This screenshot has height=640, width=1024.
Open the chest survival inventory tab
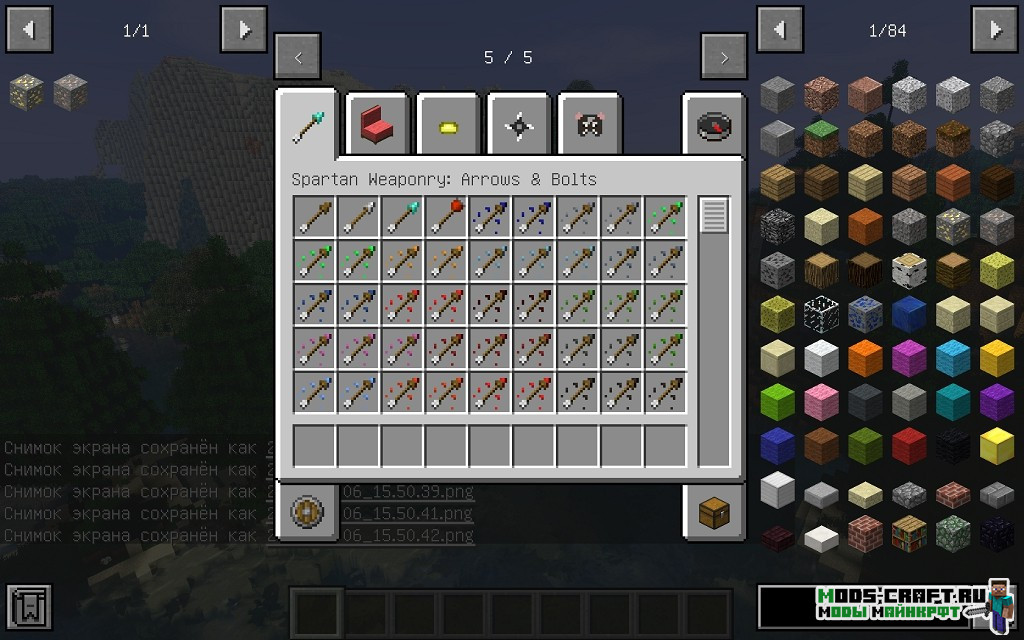click(x=714, y=514)
